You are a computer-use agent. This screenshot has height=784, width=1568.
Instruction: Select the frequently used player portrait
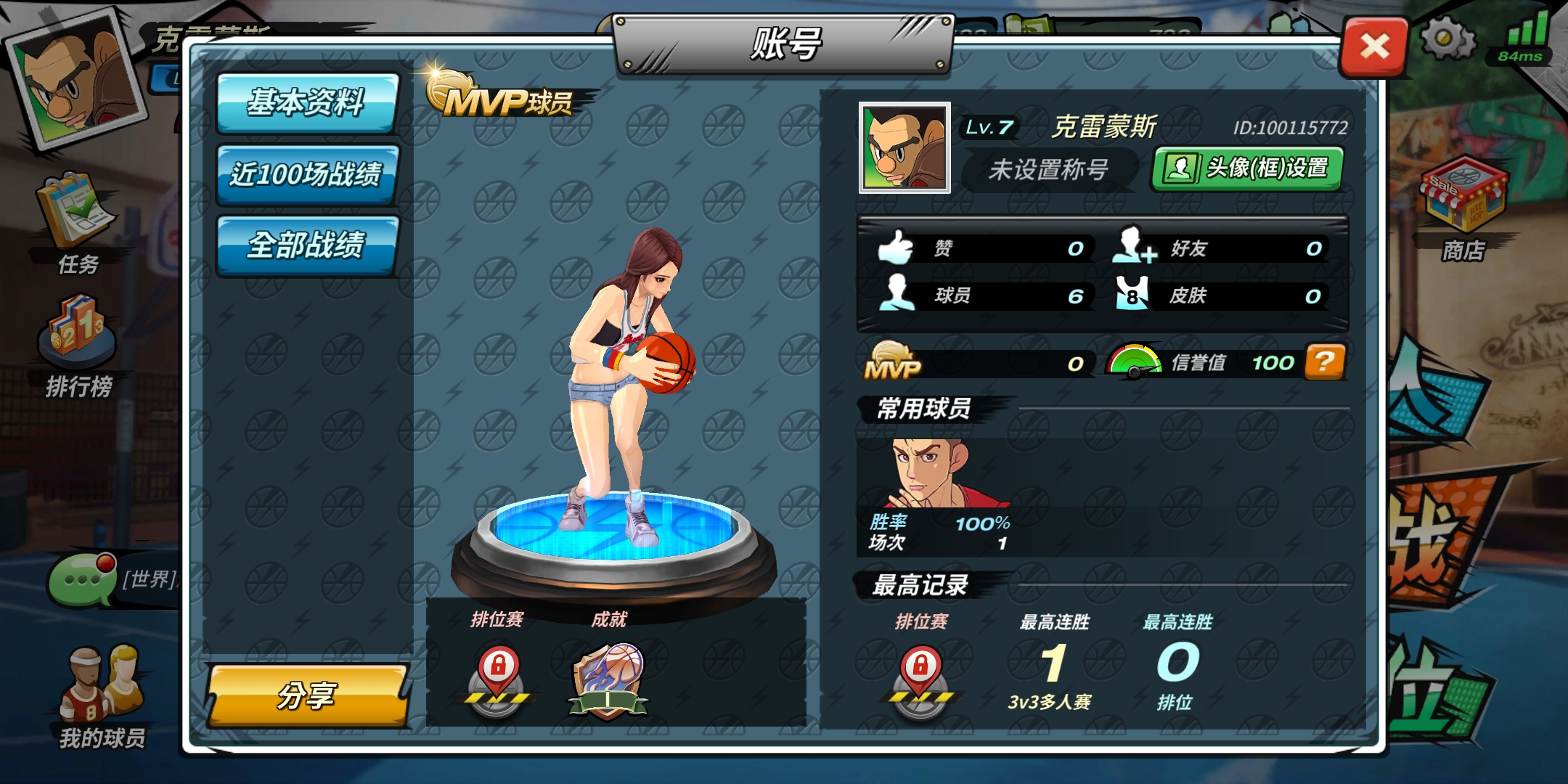933,473
